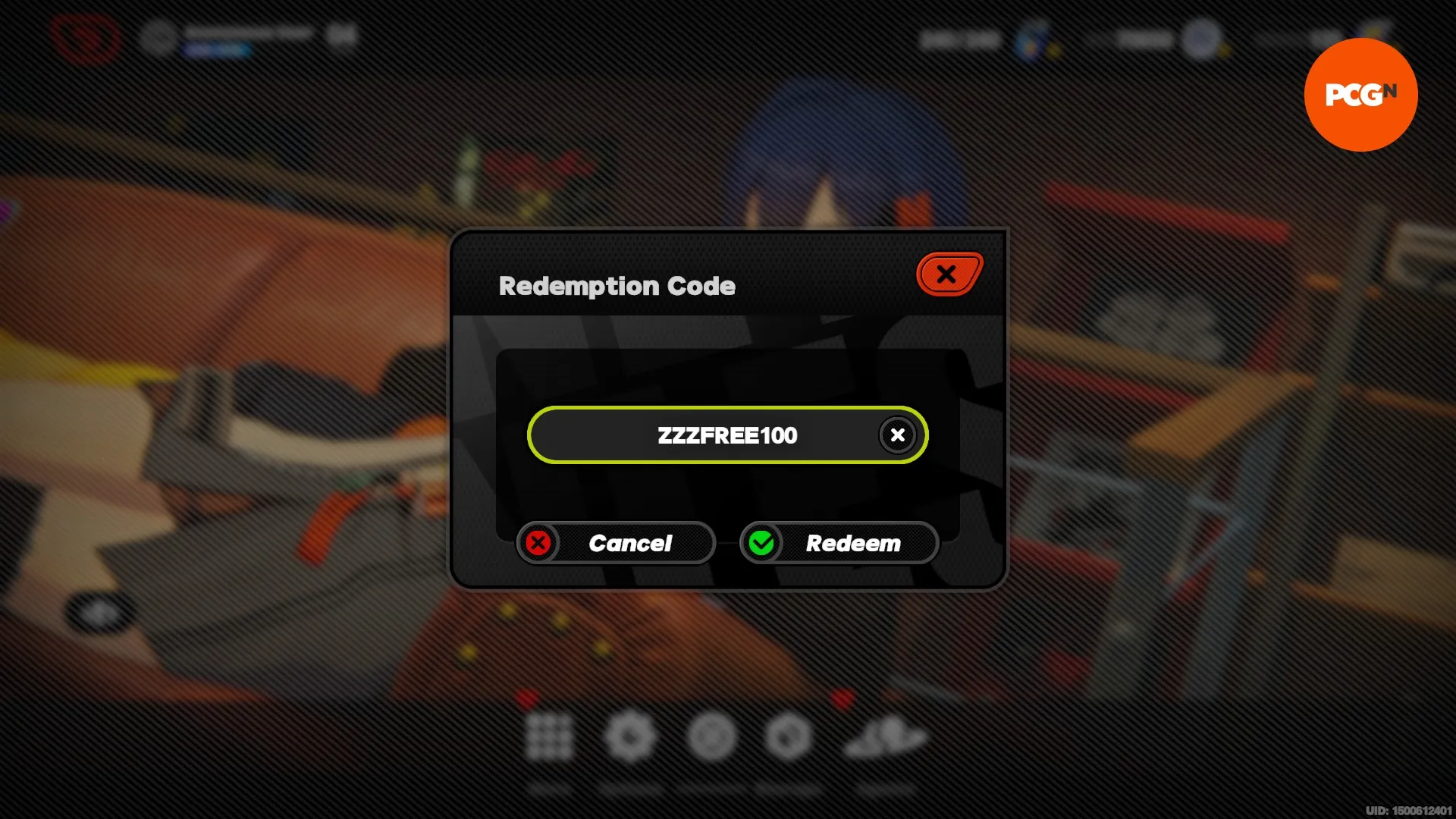
Task: Click the orange PCGN logo
Action: [x=1360, y=94]
